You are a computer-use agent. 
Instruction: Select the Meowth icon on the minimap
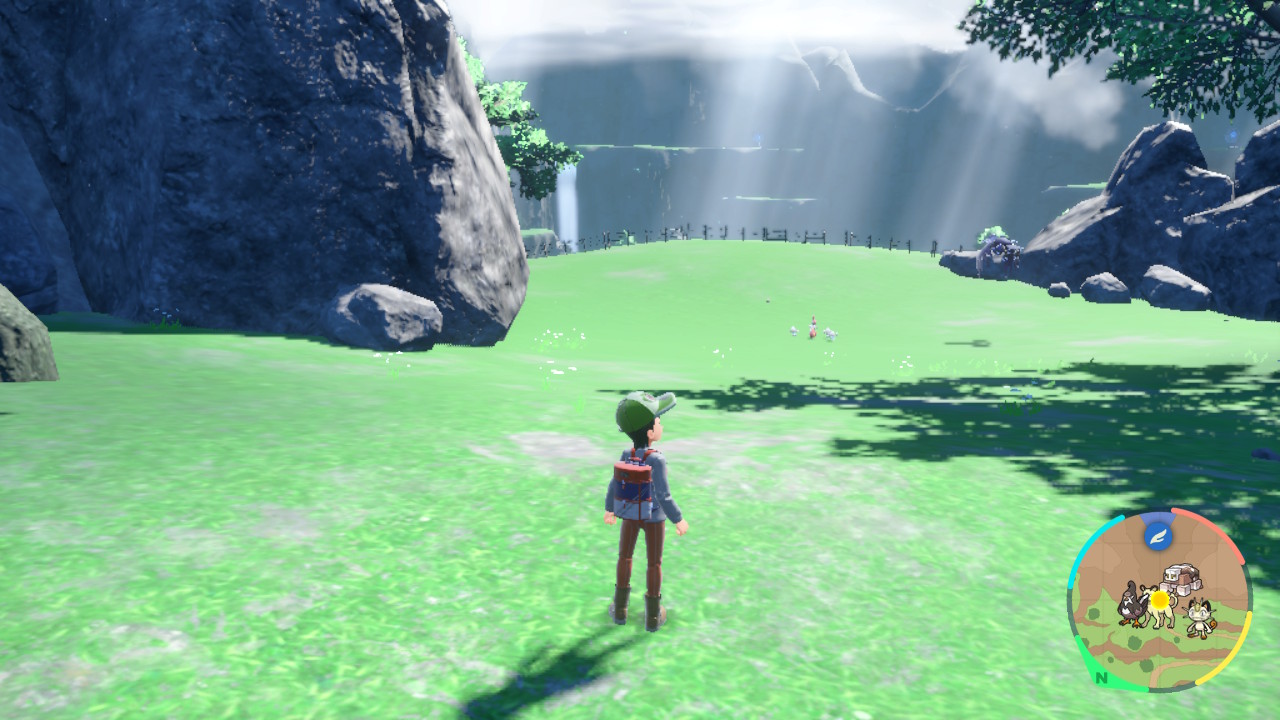[1198, 617]
